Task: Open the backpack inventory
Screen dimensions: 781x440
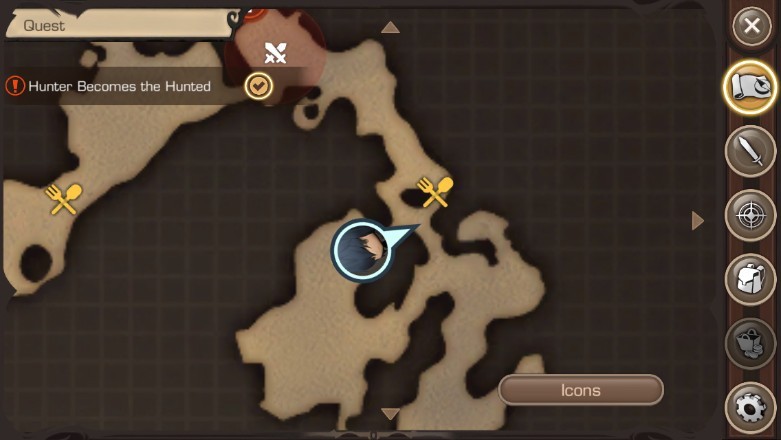Action: (751, 279)
